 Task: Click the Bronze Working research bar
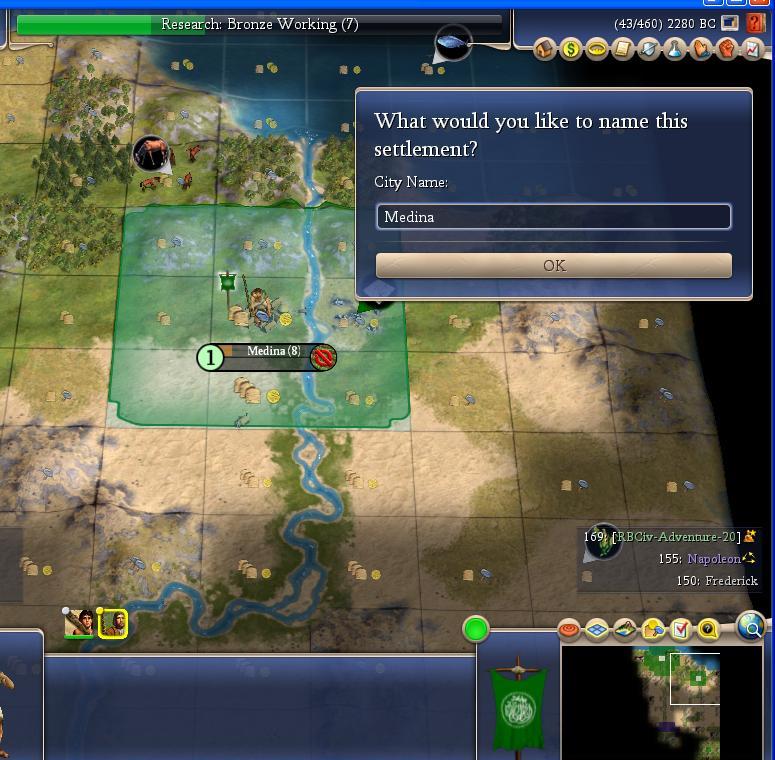click(x=259, y=24)
